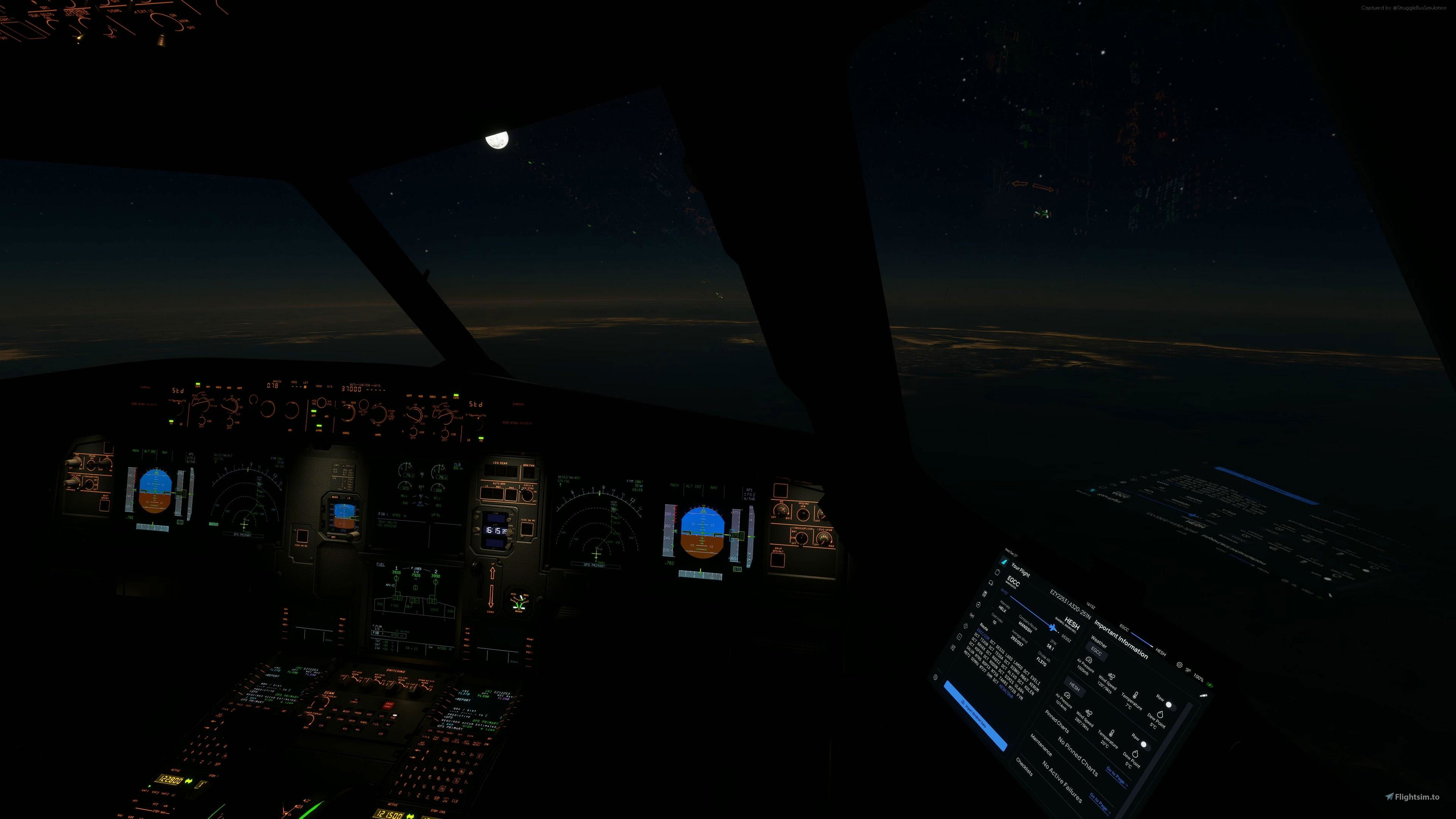1456x819 pixels.
Task: Open the failures page via antenna icon
Action: point(973,615)
